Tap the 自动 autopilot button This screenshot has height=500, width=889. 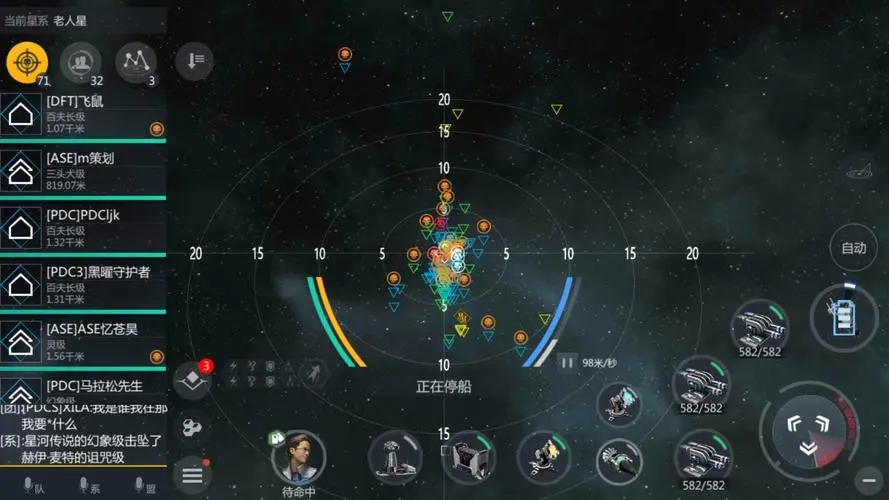click(853, 248)
